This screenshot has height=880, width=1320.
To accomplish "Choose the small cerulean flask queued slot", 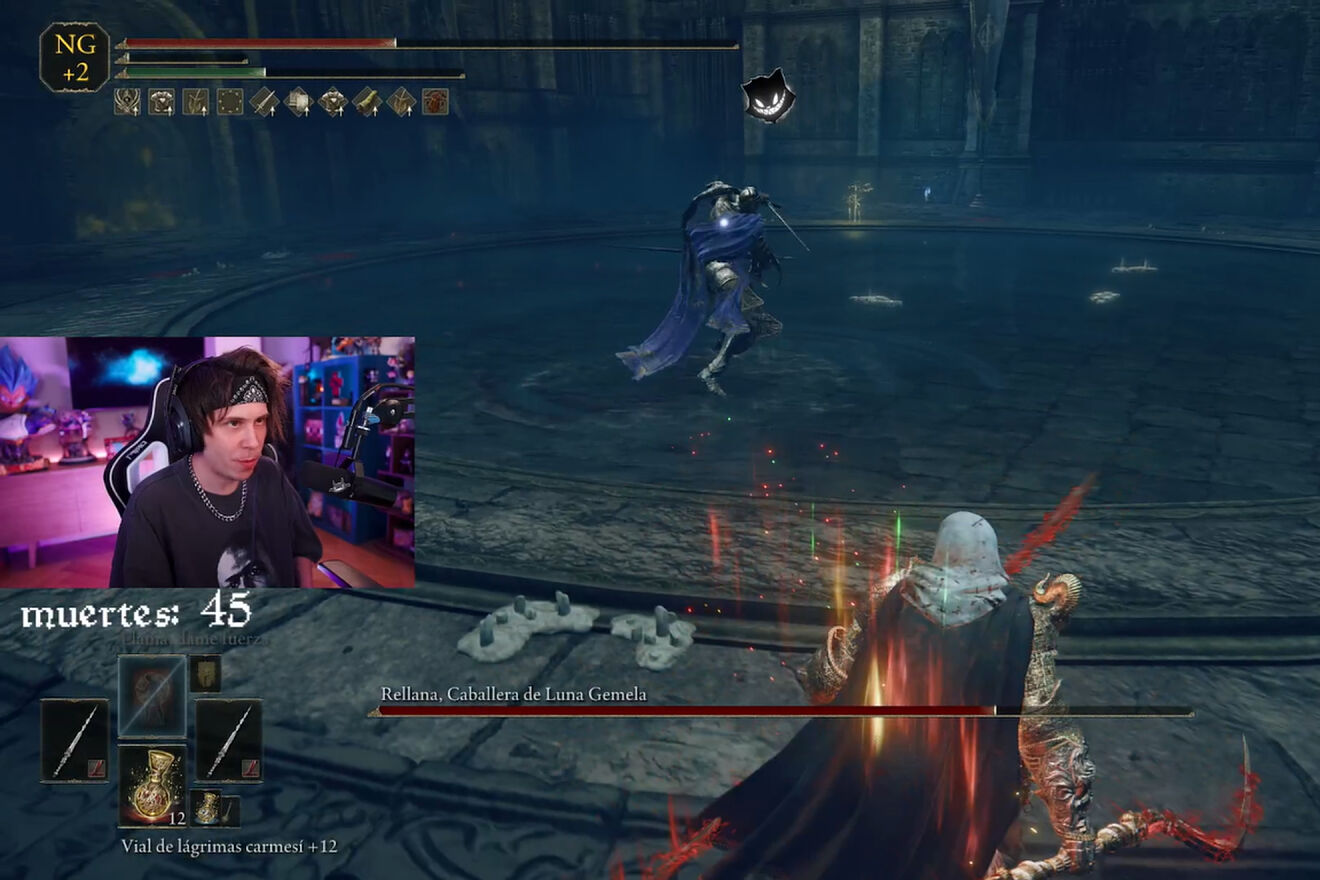I will 206,806.
